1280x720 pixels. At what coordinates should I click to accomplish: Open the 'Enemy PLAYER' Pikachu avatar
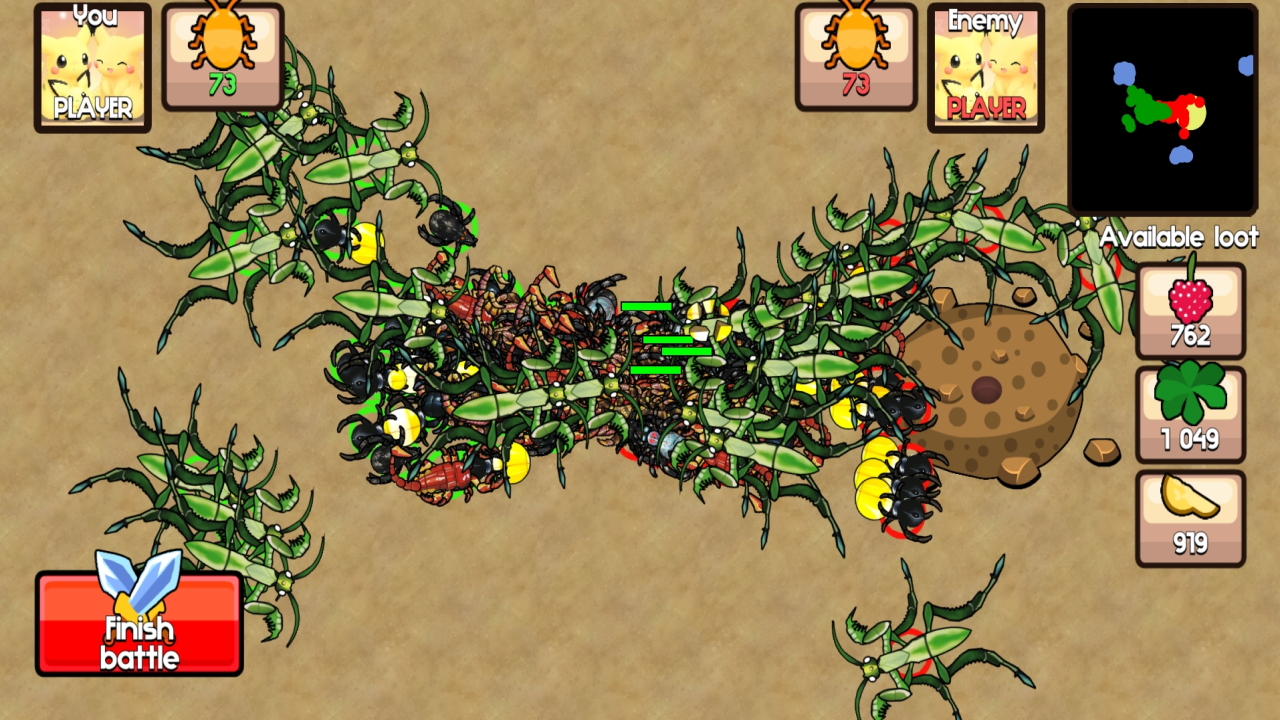(x=985, y=66)
